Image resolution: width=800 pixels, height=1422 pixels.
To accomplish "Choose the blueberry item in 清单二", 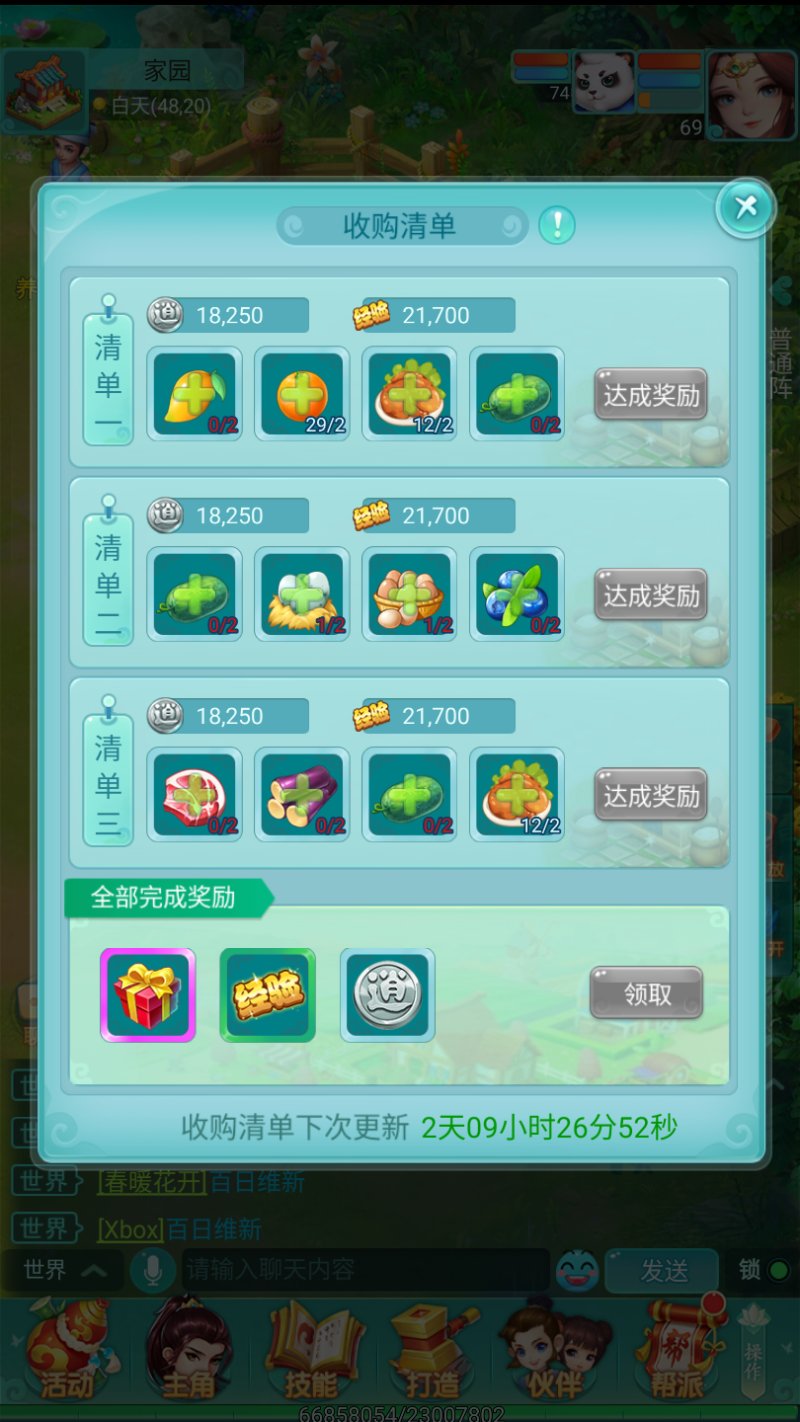I will pyautogui.click(x=517, y=594).
